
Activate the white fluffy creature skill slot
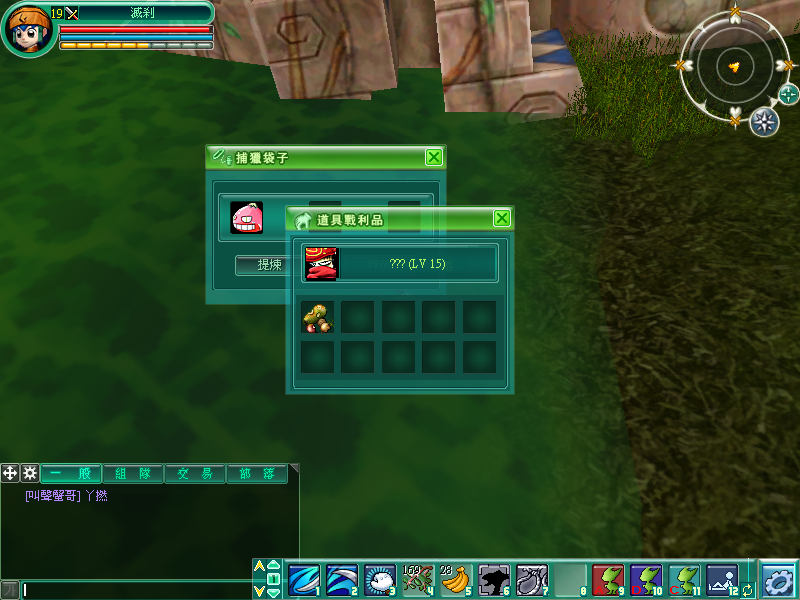(379, 579)
